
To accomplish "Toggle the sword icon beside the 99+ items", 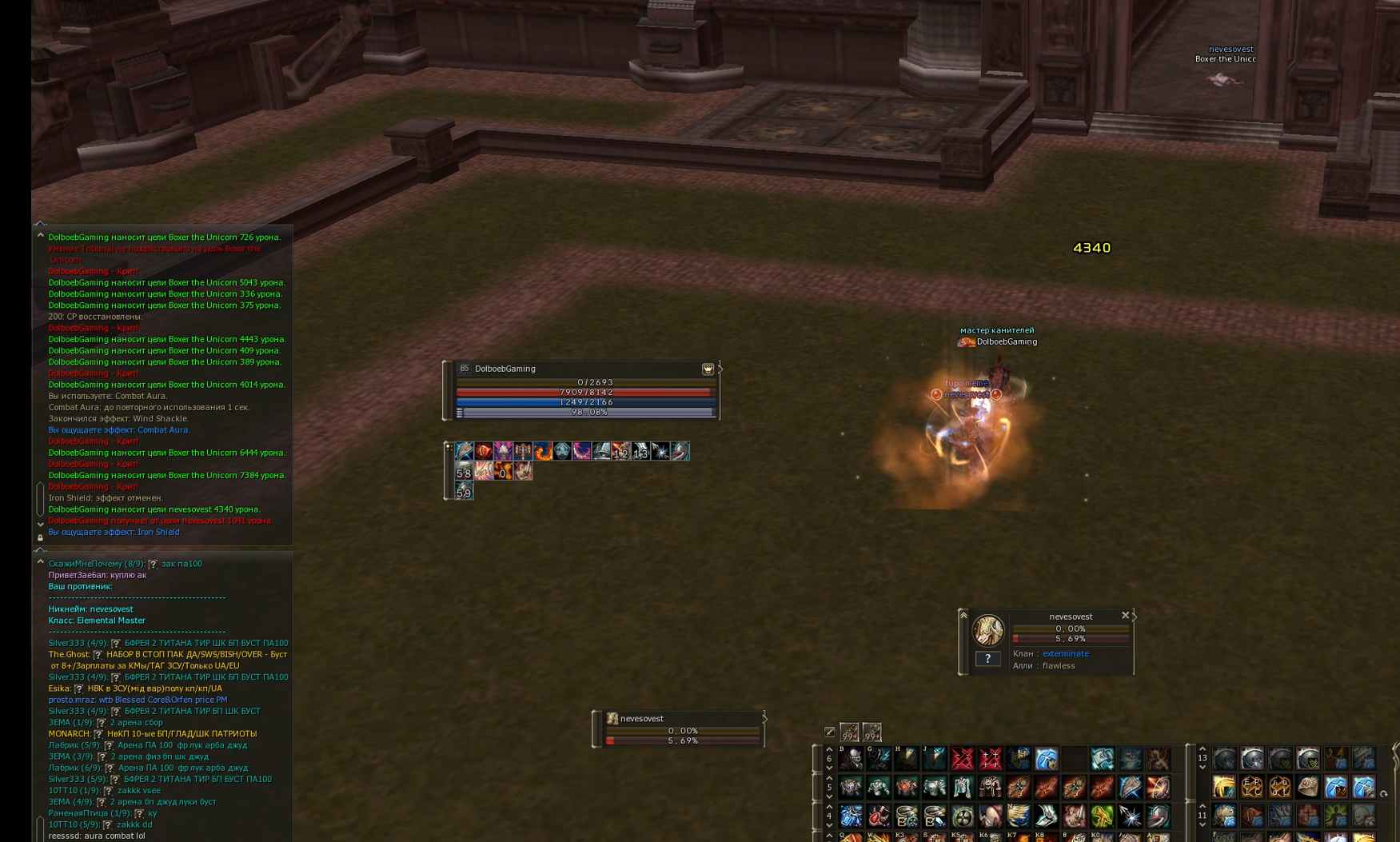I will point(830,732).
